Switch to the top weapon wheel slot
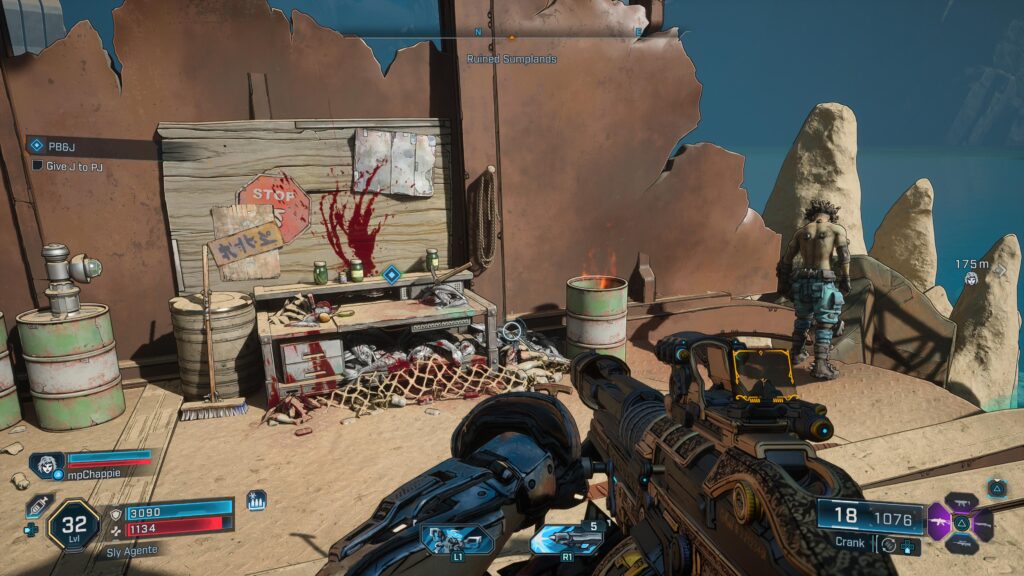The width and height of the screenshot is (1024, 576). pyautogui.click(x=960, y=503)
